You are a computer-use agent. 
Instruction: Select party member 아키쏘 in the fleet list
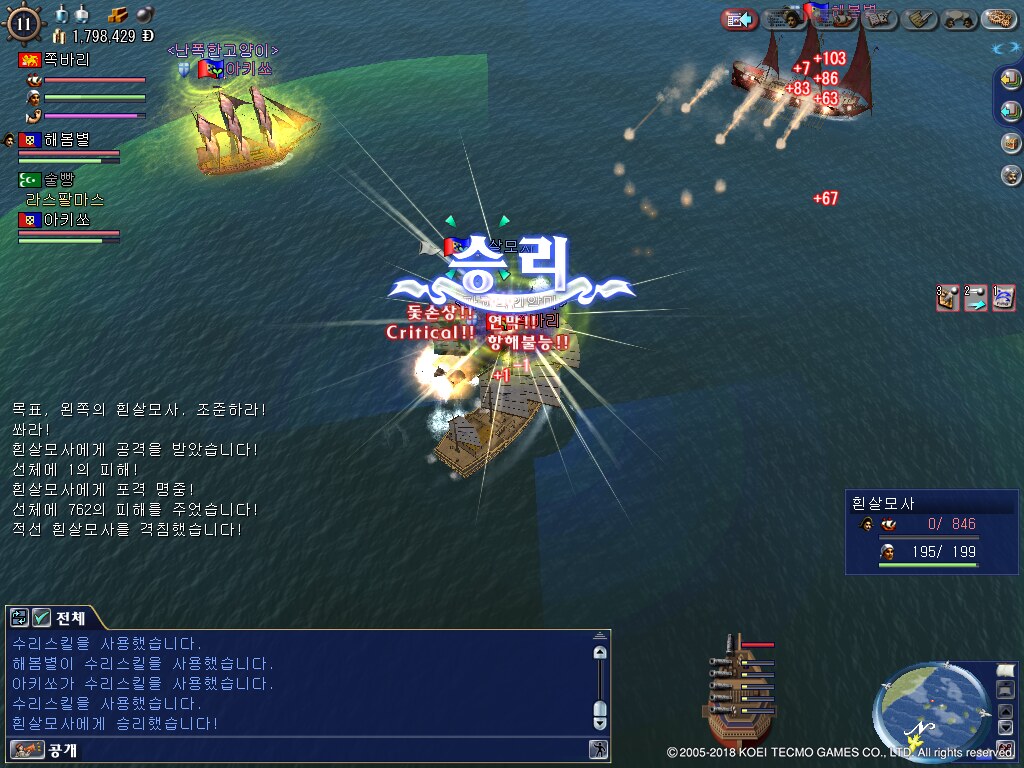67,220
